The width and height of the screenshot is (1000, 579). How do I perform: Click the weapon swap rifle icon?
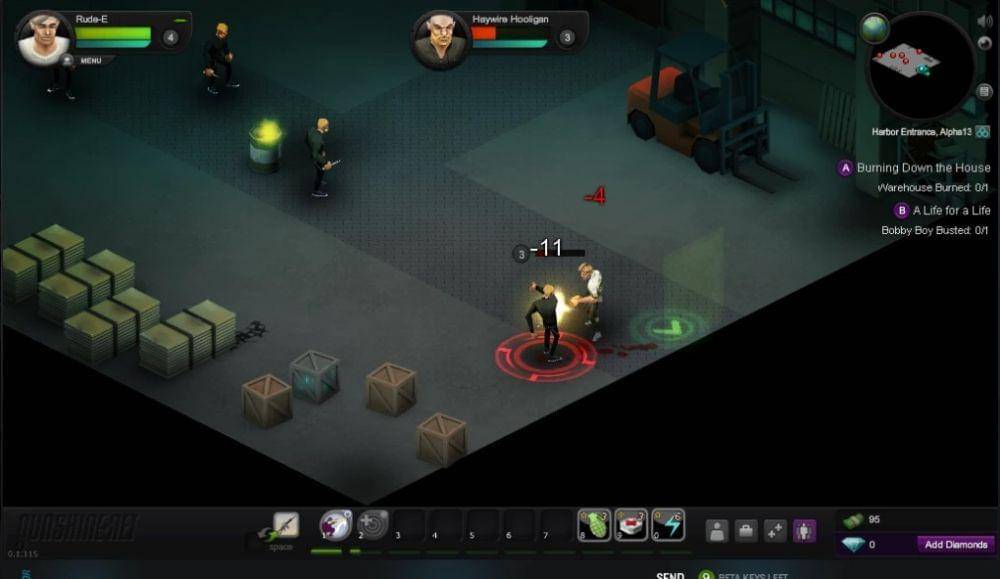tap(286, 524)
